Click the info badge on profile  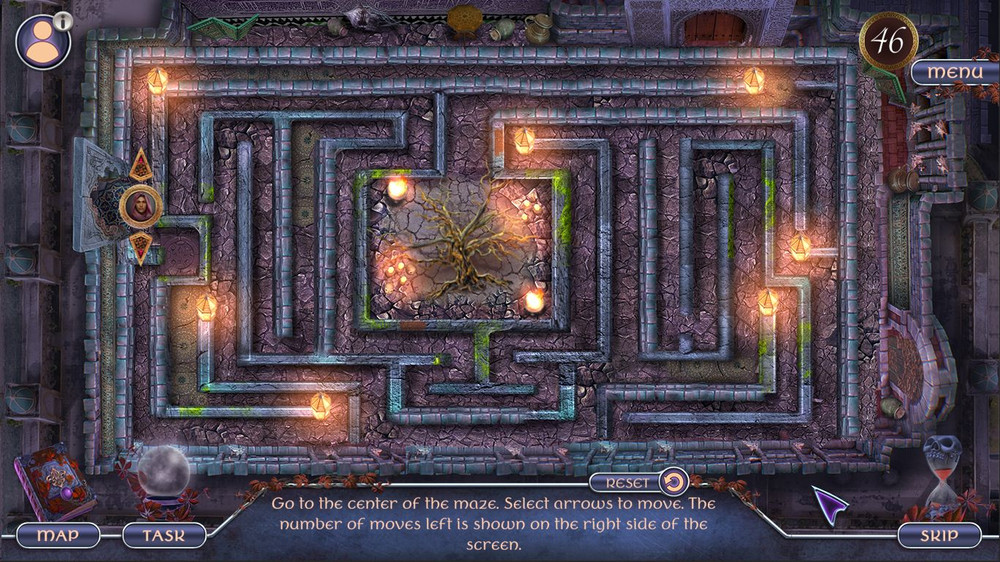[63, 20]
